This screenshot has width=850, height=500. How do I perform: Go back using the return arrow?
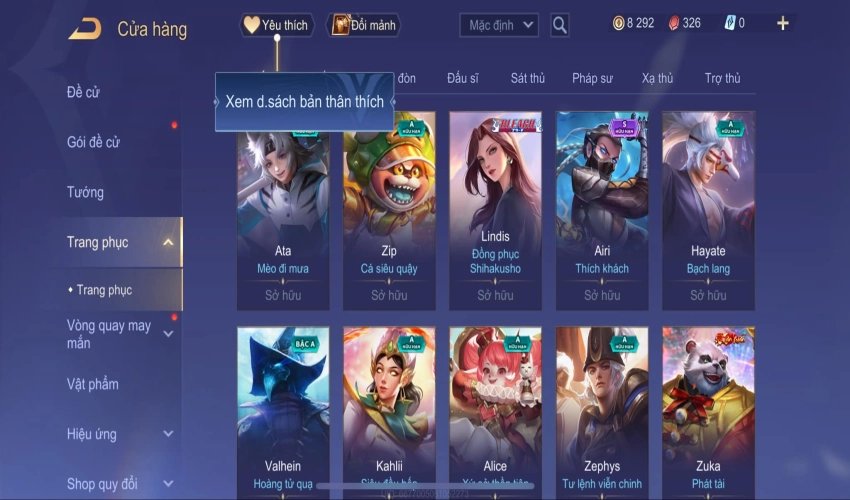pos(85,29)
